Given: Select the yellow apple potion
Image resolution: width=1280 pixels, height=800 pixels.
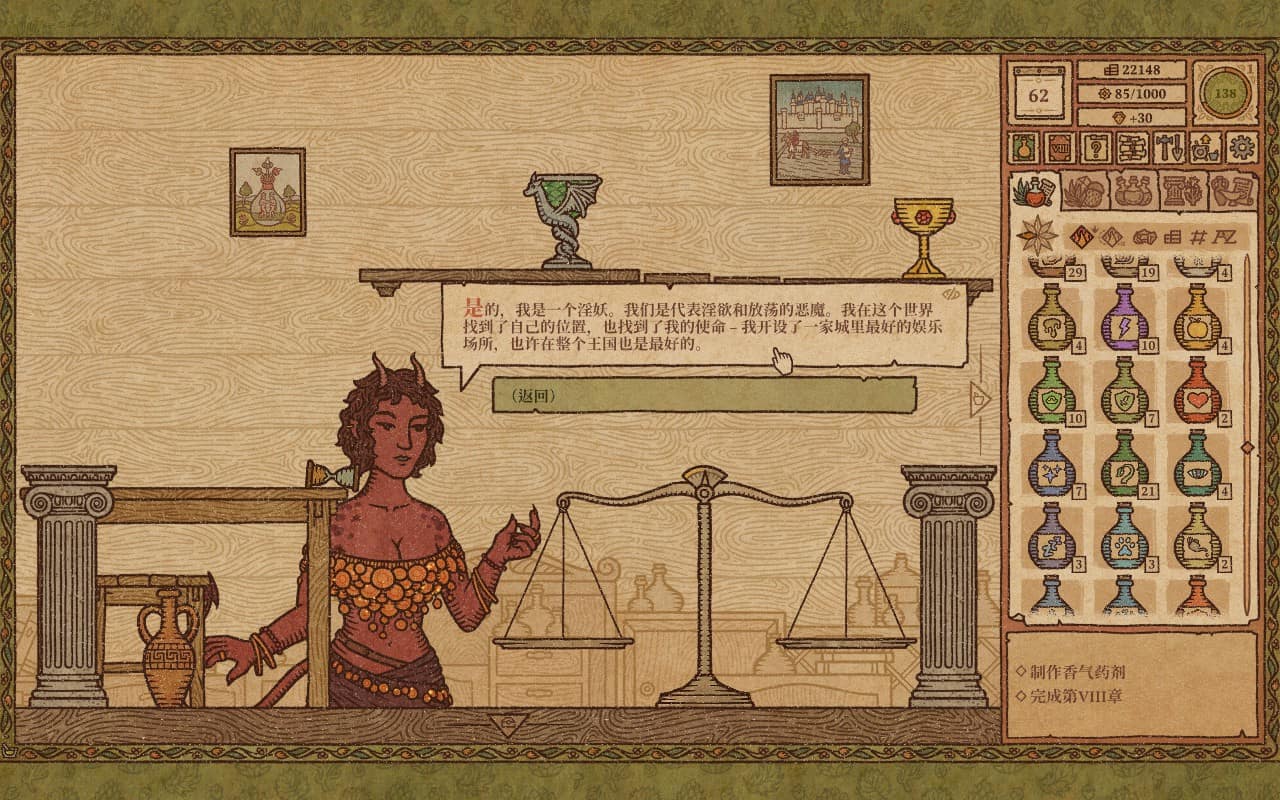Looking at the screenshot, I should pyautogui.click(x=1197, y=317).
